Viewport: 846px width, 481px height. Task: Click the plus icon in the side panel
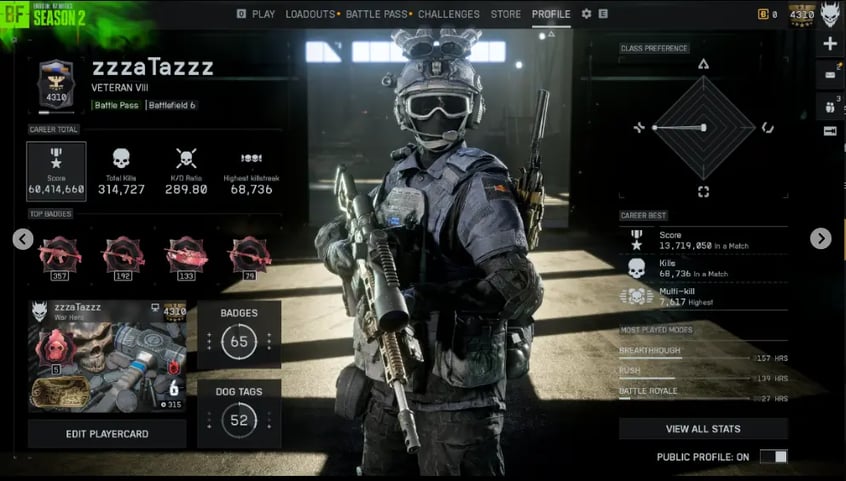pyautogui.click(x=830, y=44)
